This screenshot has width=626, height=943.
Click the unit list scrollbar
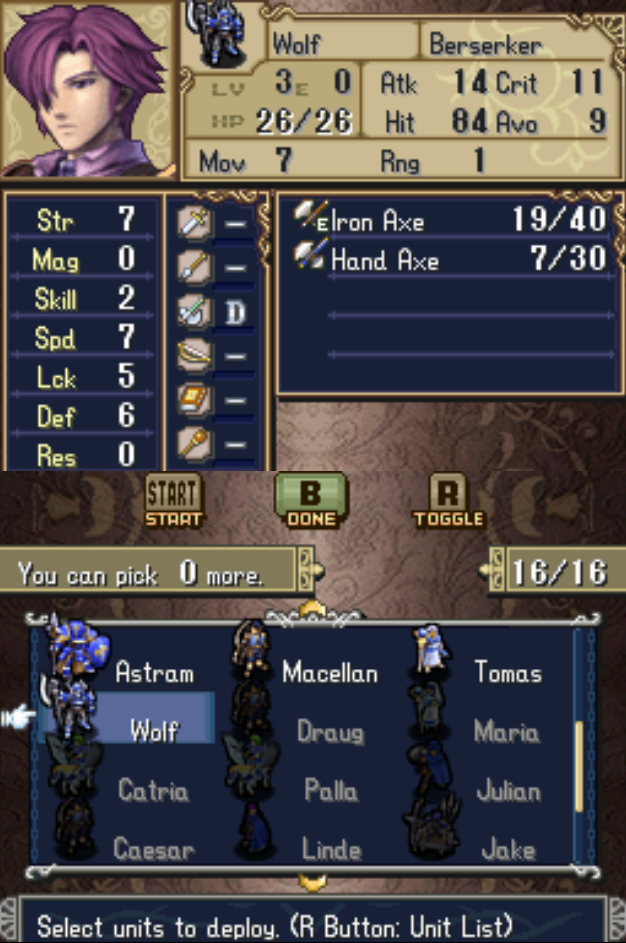578,765
